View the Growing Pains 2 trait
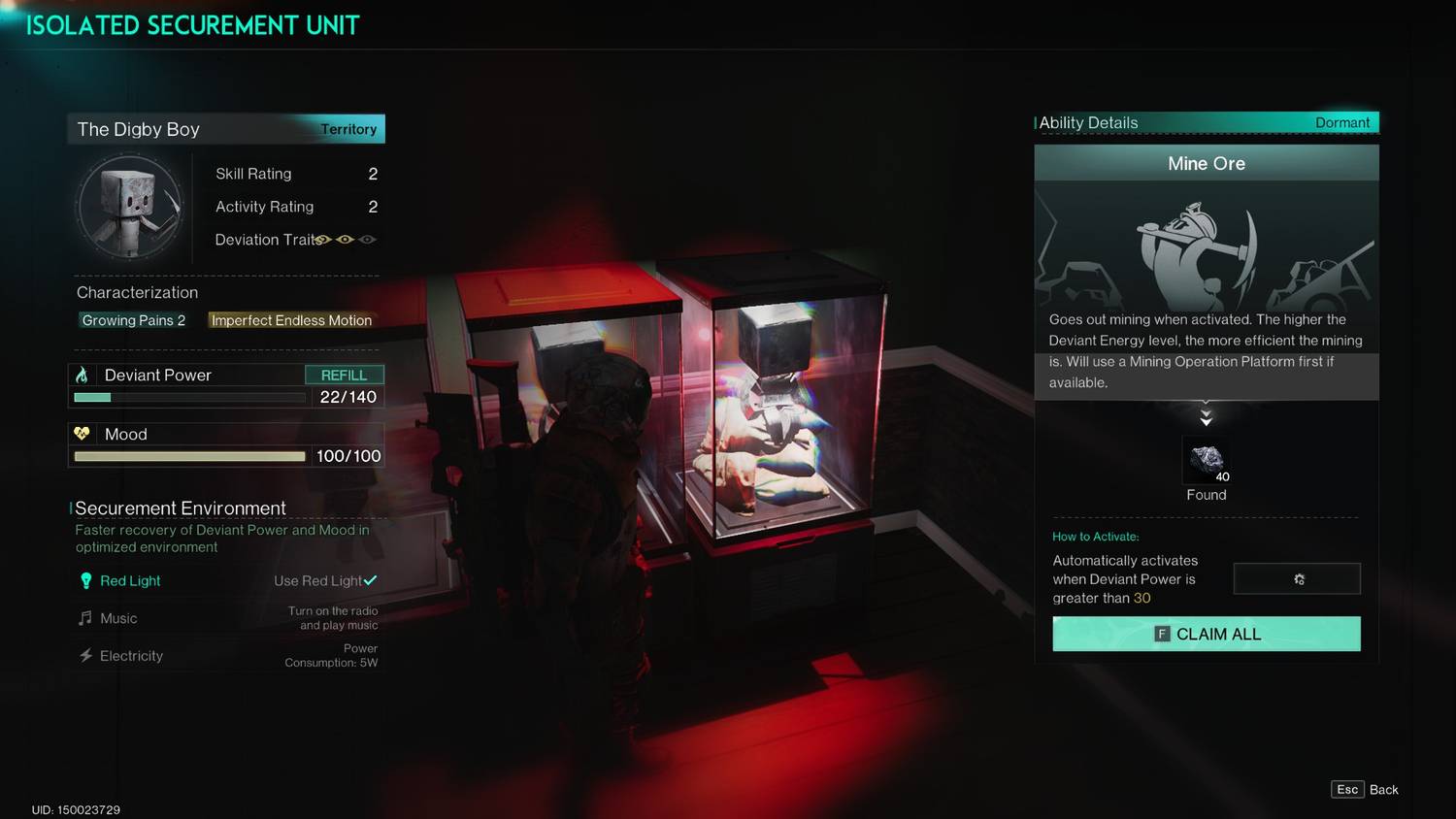The image size is (1456, 819). coord(133,320)
